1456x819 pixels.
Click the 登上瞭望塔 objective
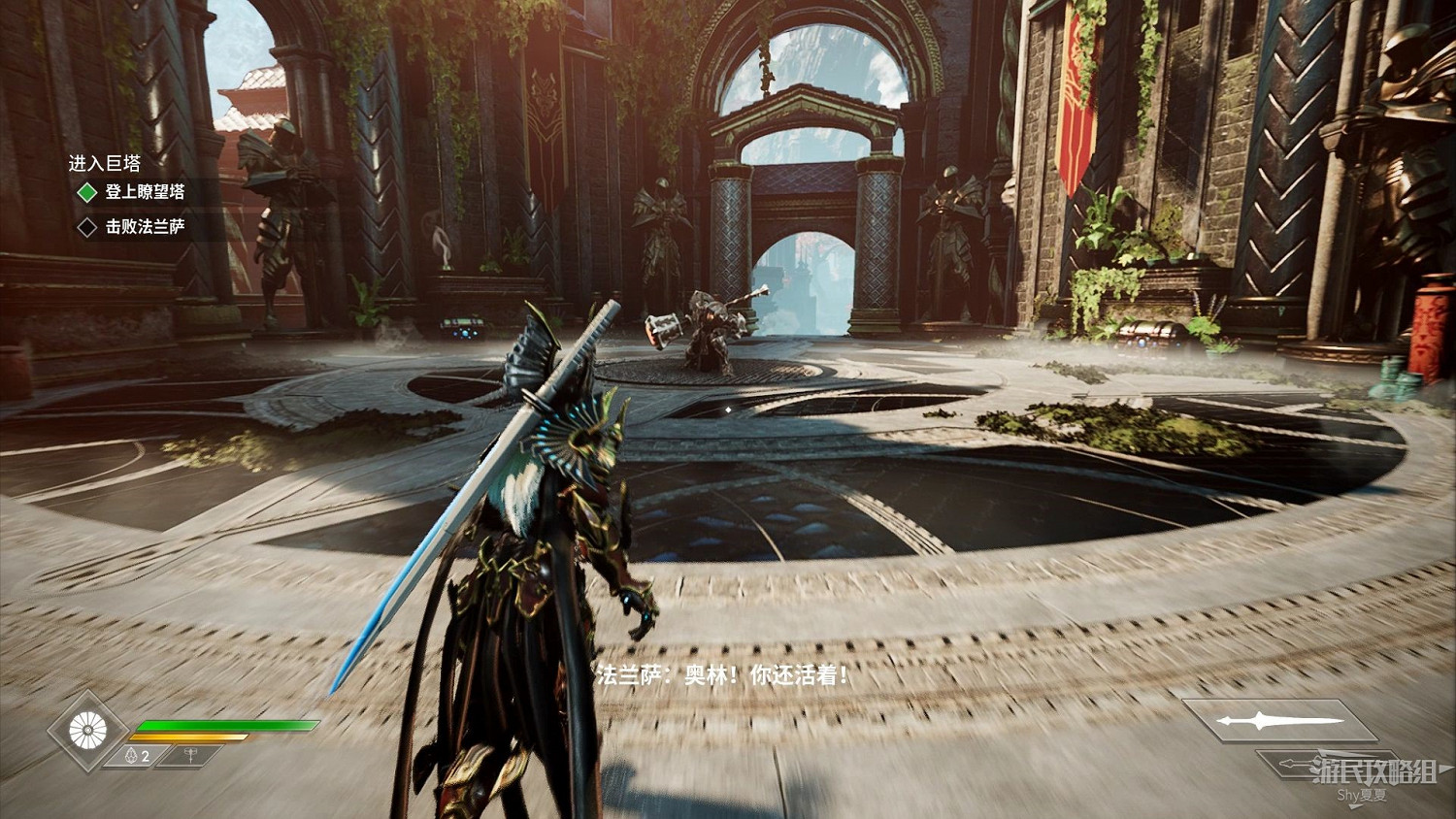pos(145,192)
